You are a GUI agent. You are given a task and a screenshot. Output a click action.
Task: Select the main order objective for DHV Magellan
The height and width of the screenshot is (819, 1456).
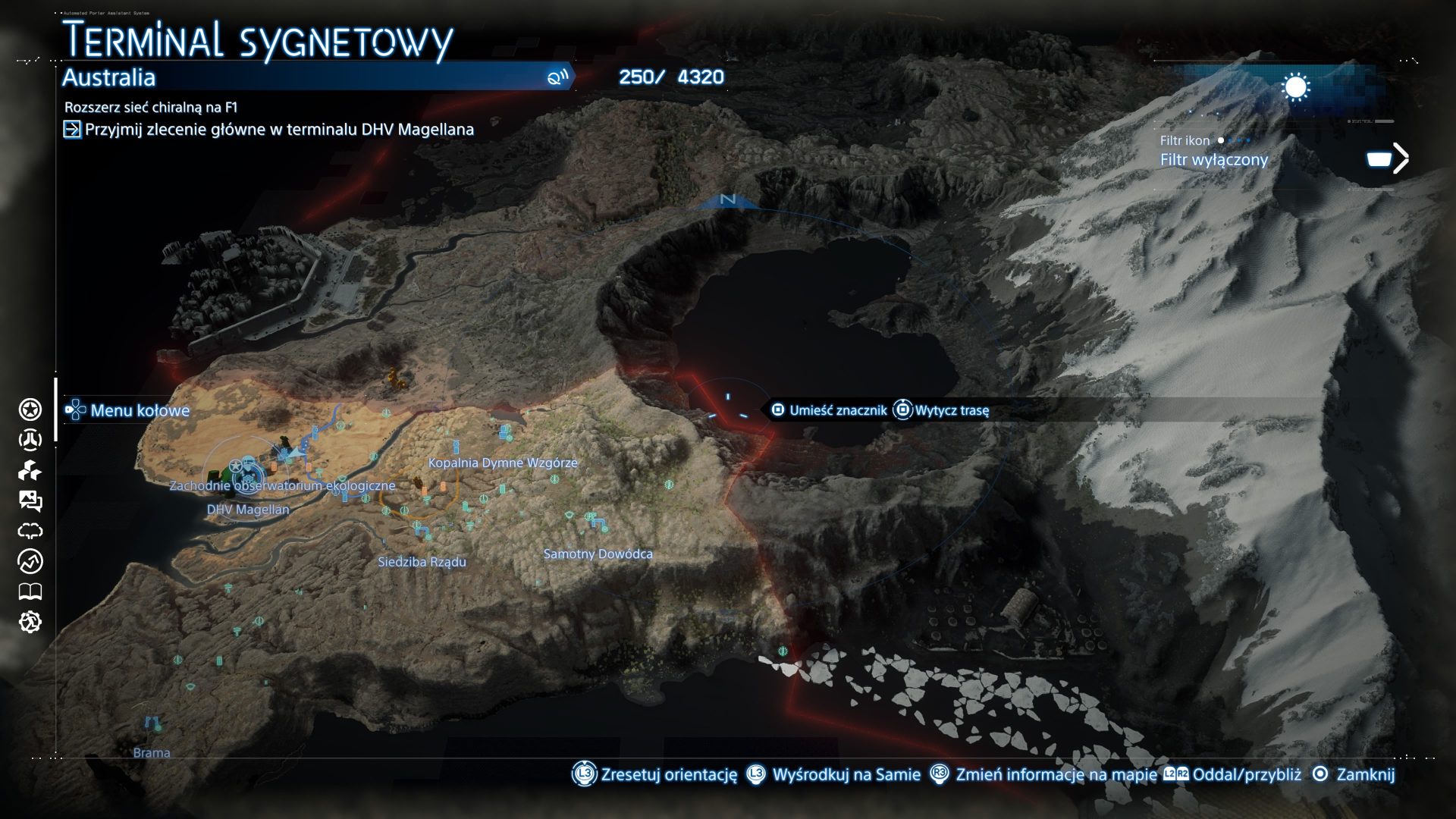pyautogui.click(x=279, y=130)
